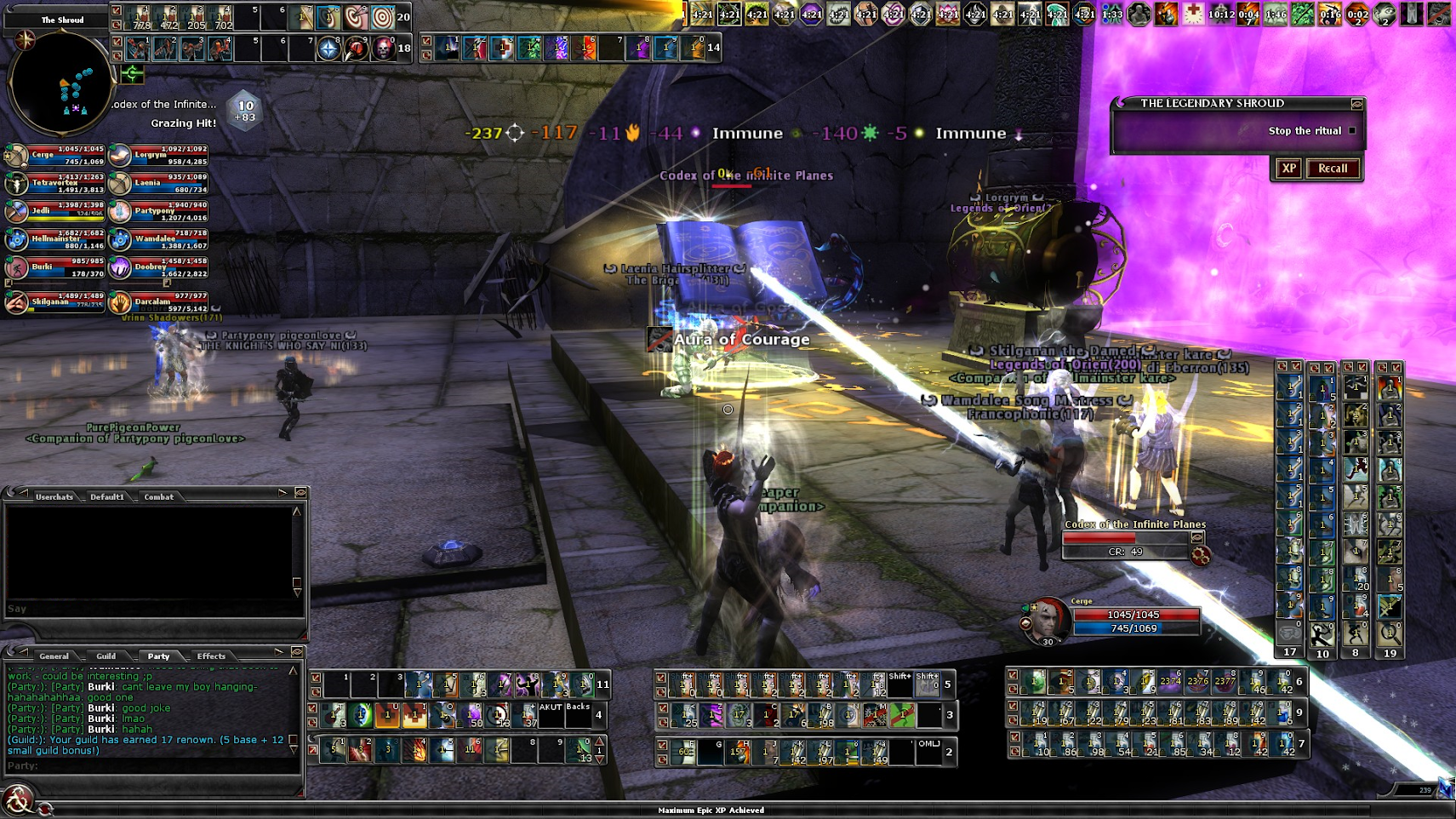Open the Default1 chat tab
This screenshot has width=1456, height=819.
tap(107, 496)
